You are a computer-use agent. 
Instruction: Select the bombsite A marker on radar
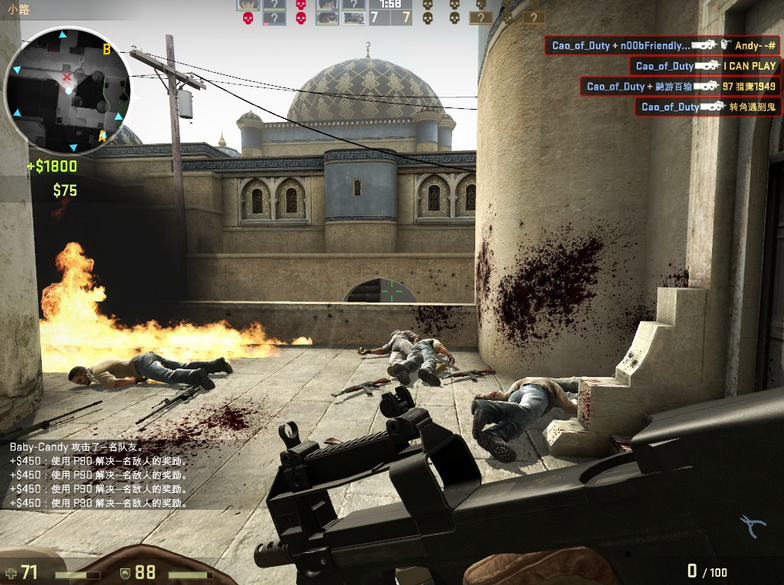[102, 134]
